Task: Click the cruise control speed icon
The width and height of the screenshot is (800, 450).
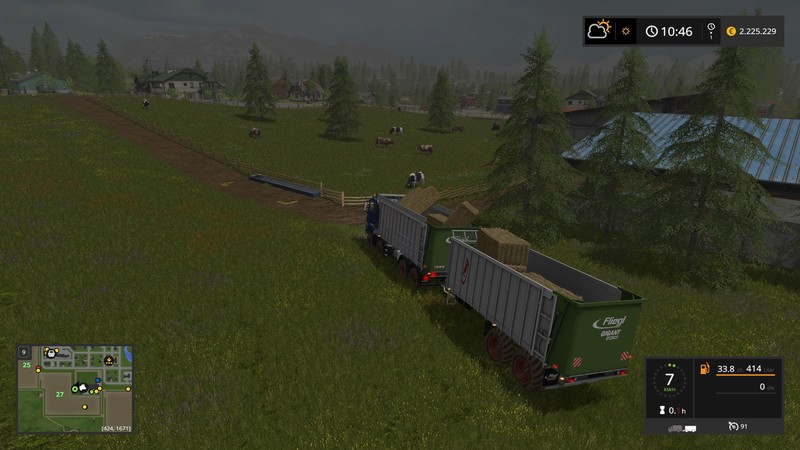Action: (734, 426)
